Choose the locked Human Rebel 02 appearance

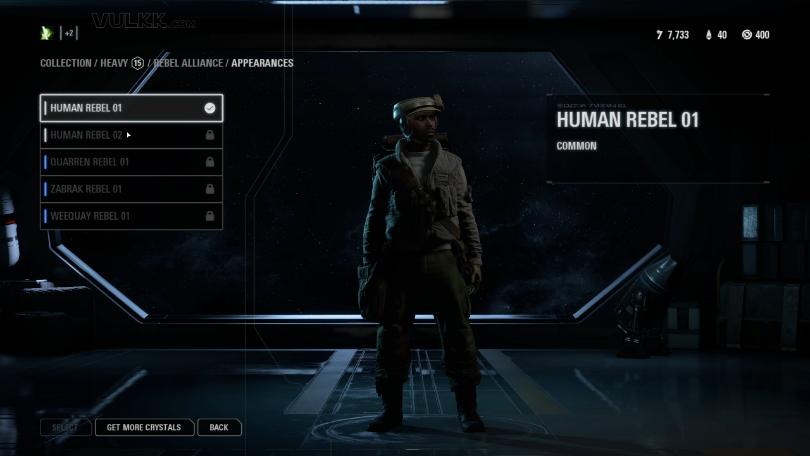tap(130, 135)
